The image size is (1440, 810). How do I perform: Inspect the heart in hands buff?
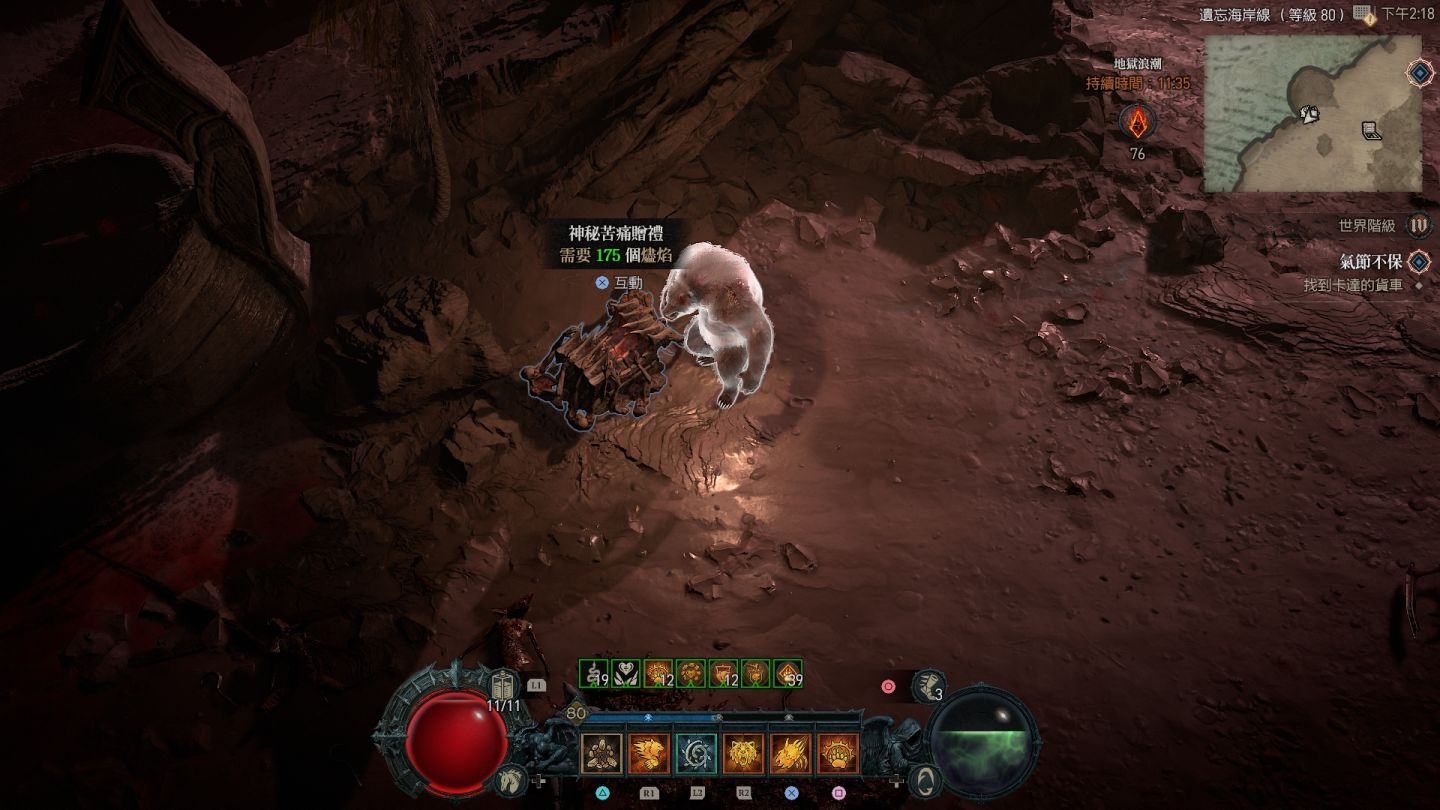click(x=626, y=674)
